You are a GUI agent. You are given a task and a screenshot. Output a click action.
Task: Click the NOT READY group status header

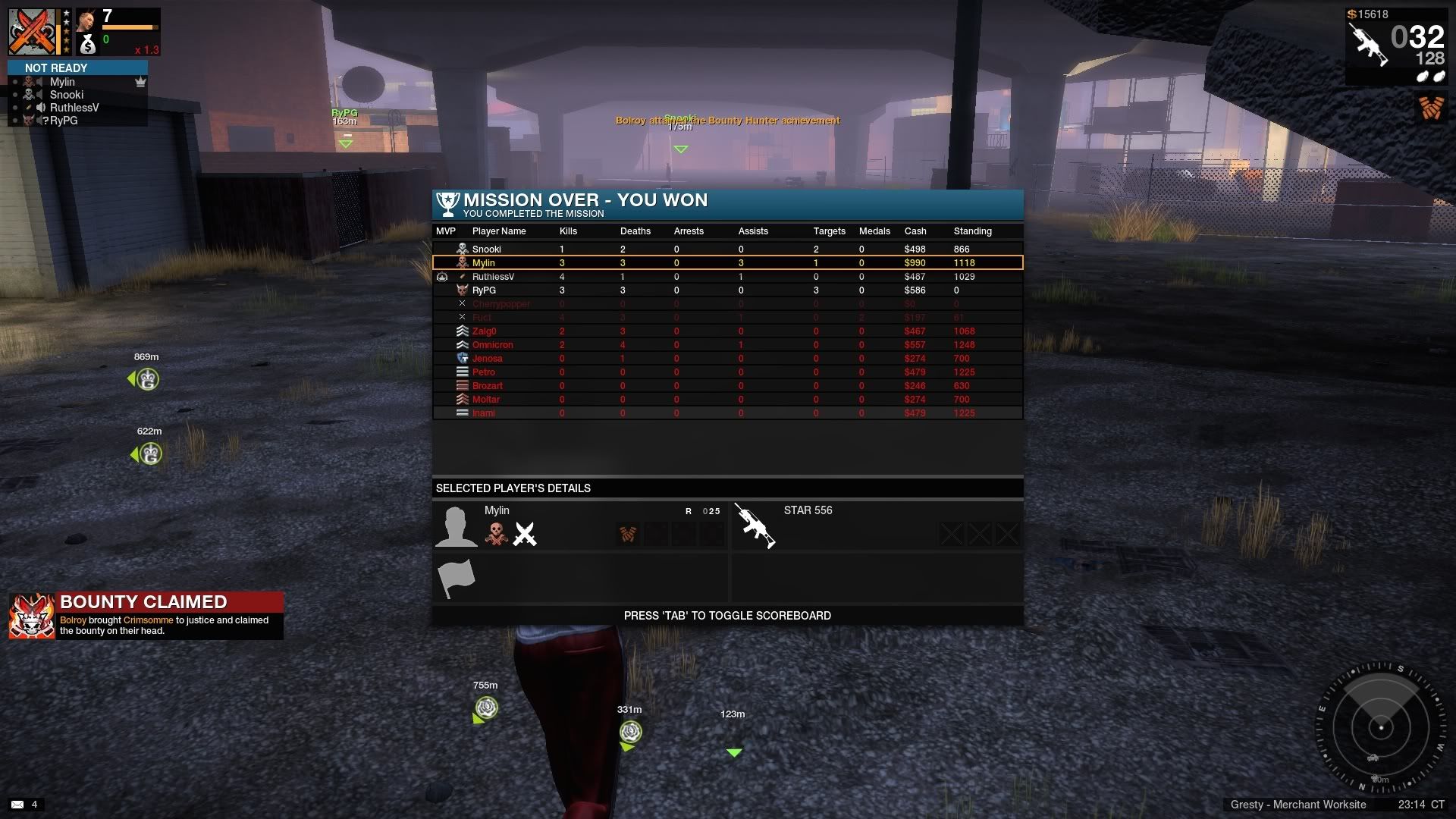(x=56, y=68)
